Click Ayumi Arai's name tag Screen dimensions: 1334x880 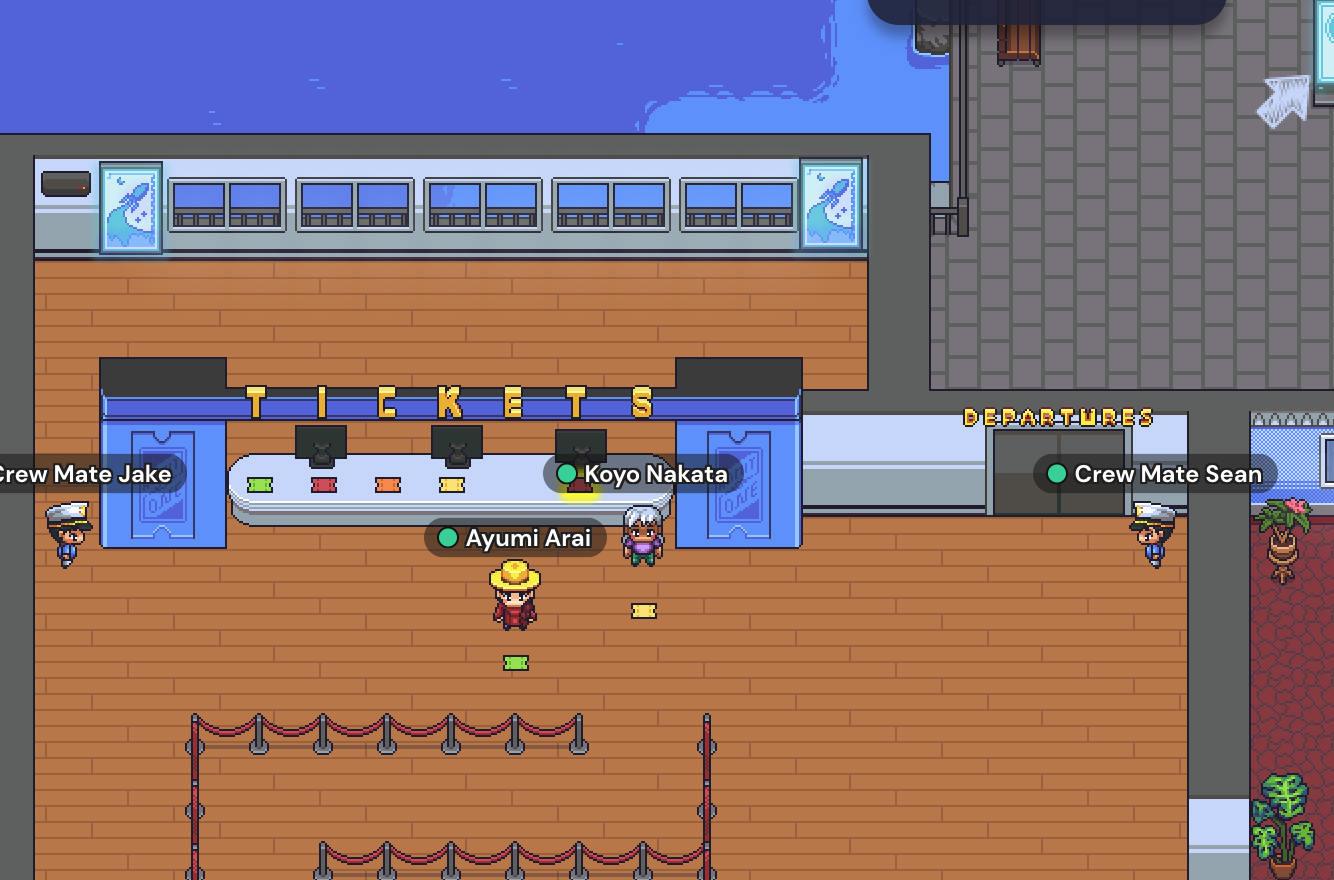[x=516, y=538]
